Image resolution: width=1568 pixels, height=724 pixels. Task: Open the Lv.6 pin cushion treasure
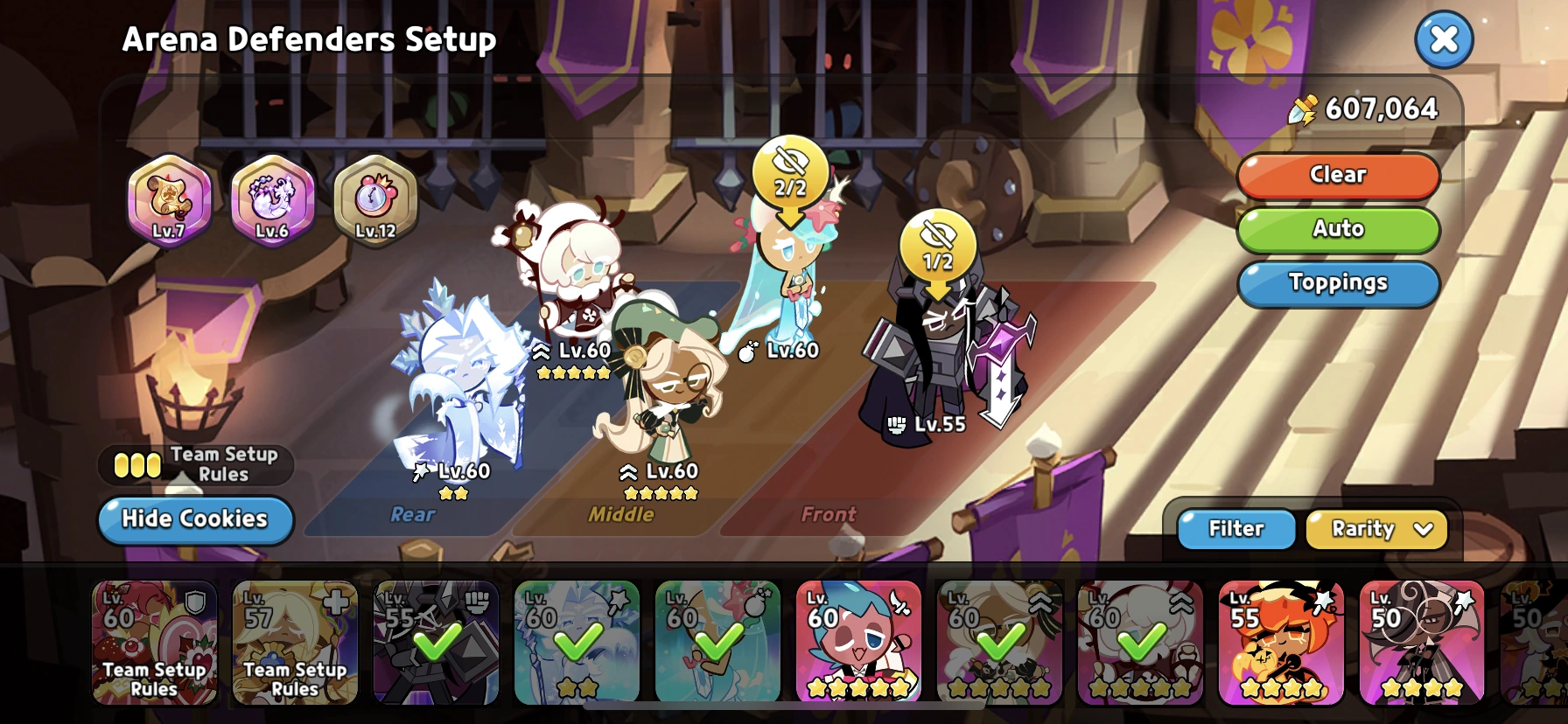(273, 202)
